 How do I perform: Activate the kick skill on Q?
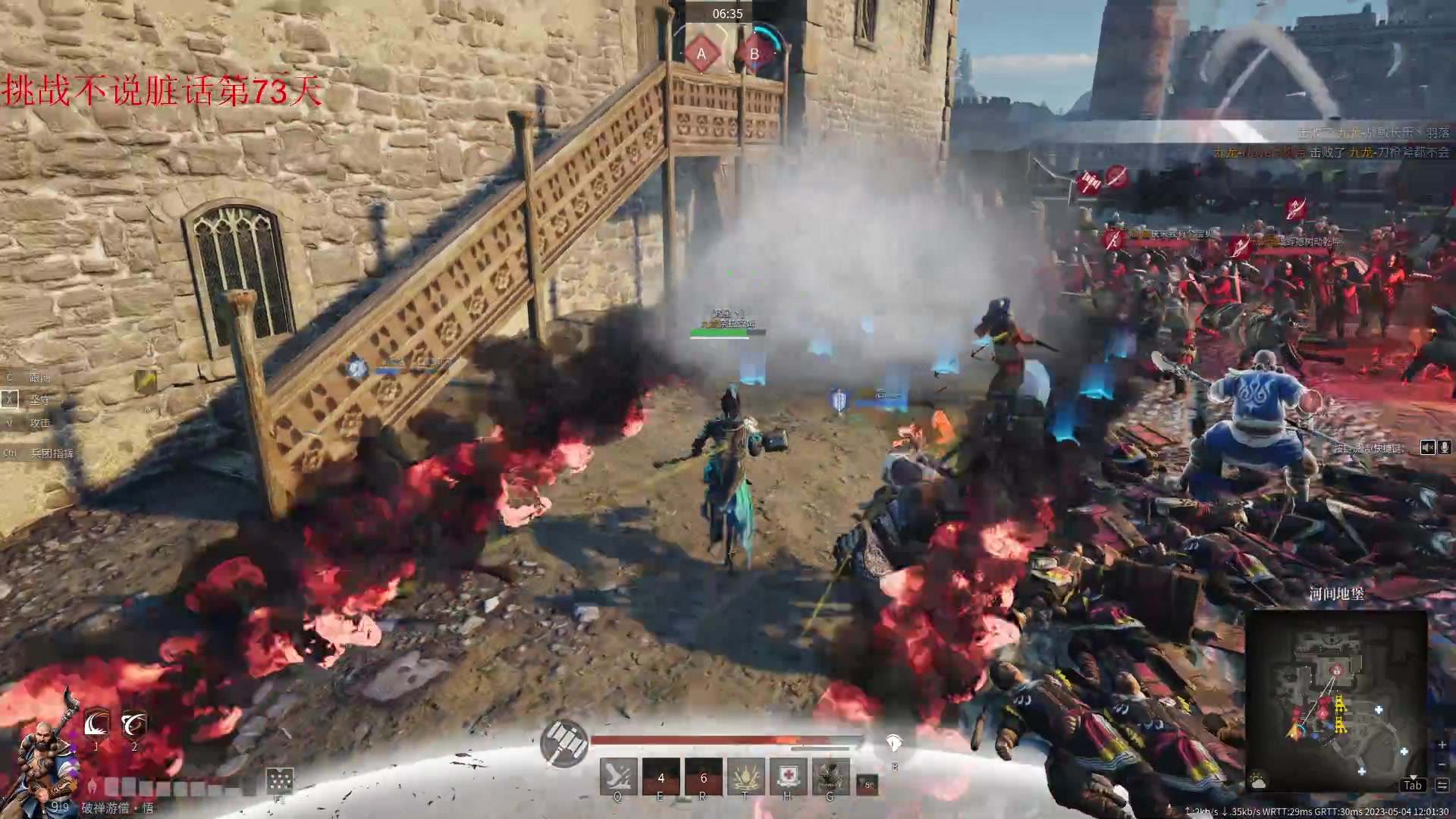tap(617, 777)
